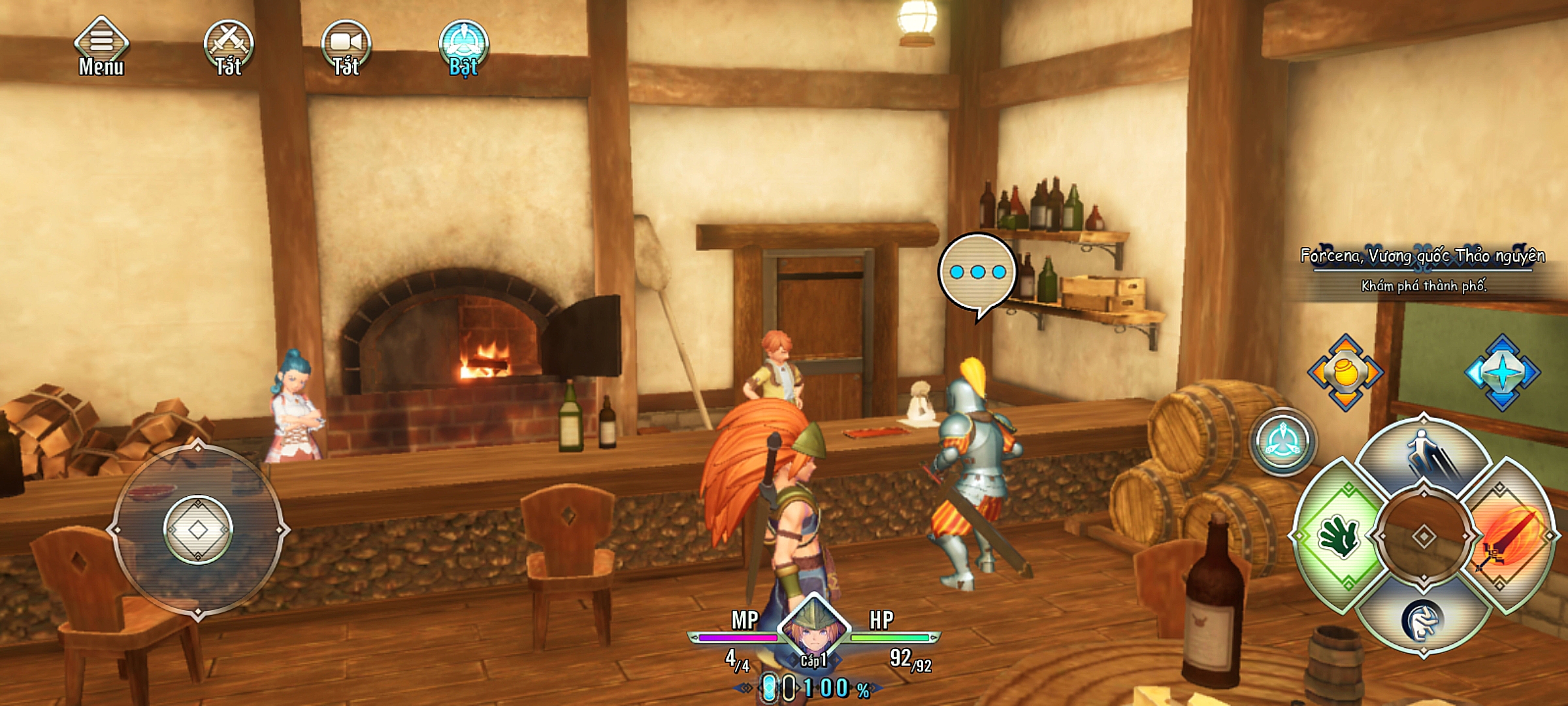Screen dimensions: 1568x706
Task: Activate the jump button with leaping figure
Action: pos(1424,458)
